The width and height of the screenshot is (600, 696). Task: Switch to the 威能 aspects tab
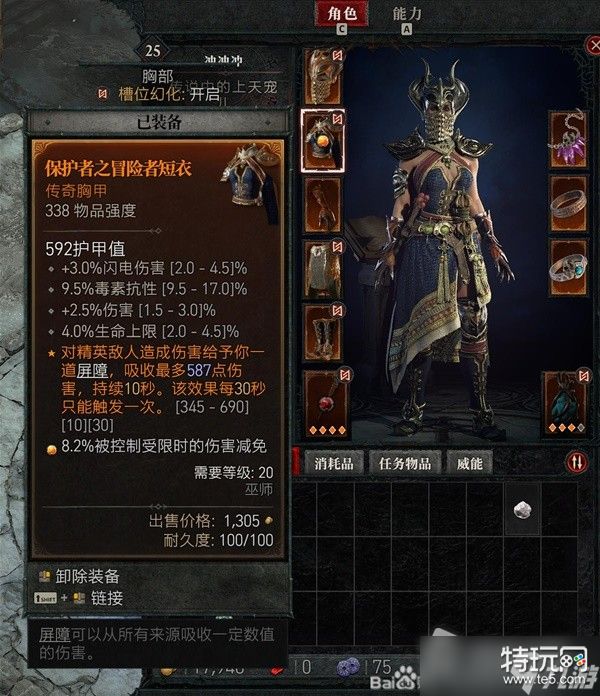(x=470, y=463)
